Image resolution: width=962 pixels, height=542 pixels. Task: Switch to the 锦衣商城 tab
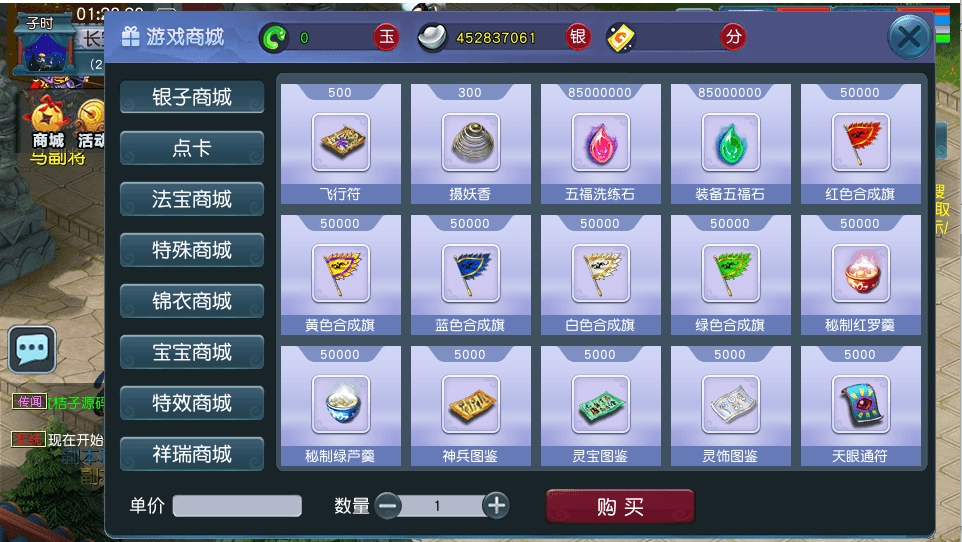point(192,301)
